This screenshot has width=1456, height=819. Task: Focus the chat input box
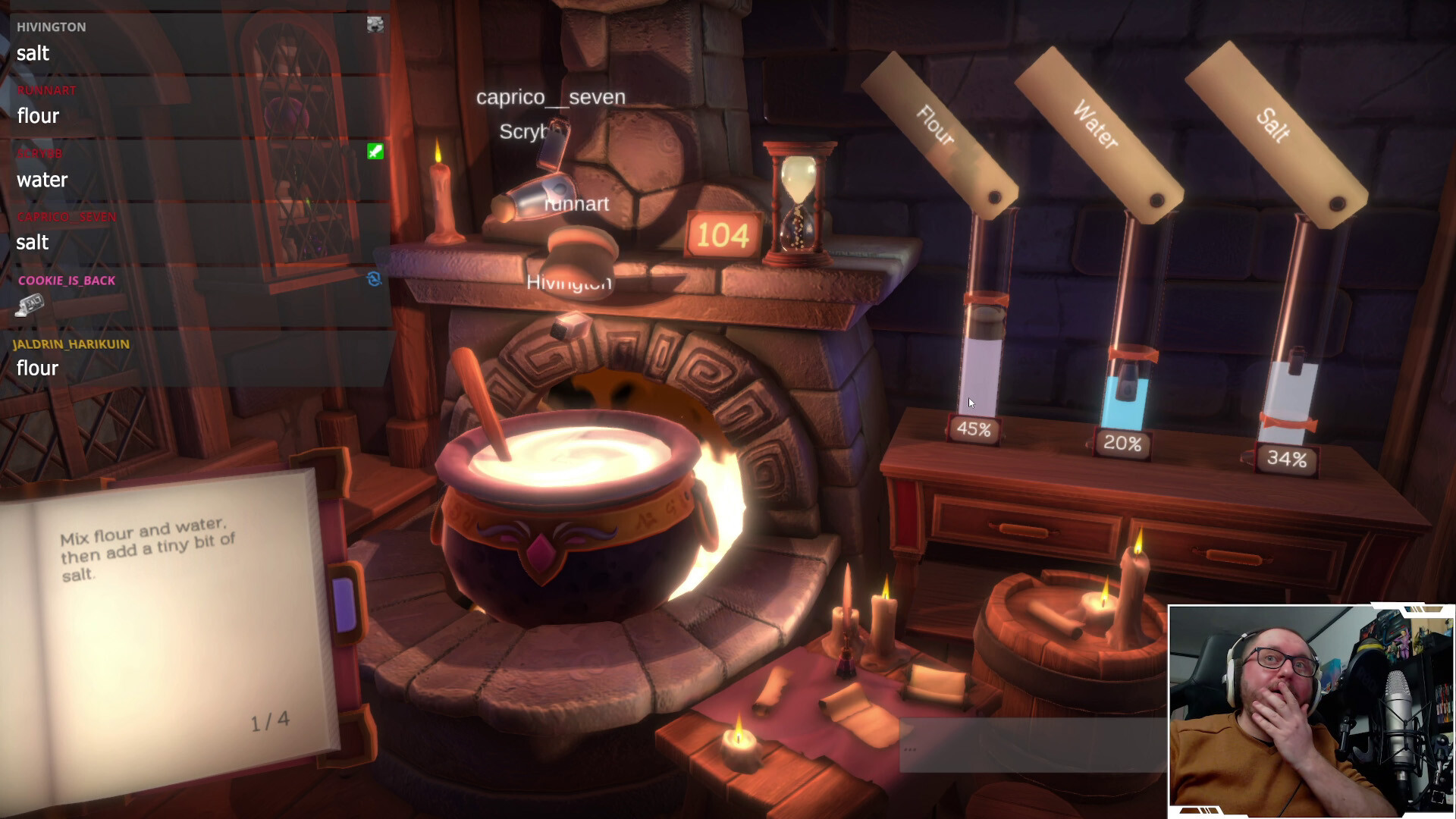(1031, 747)
